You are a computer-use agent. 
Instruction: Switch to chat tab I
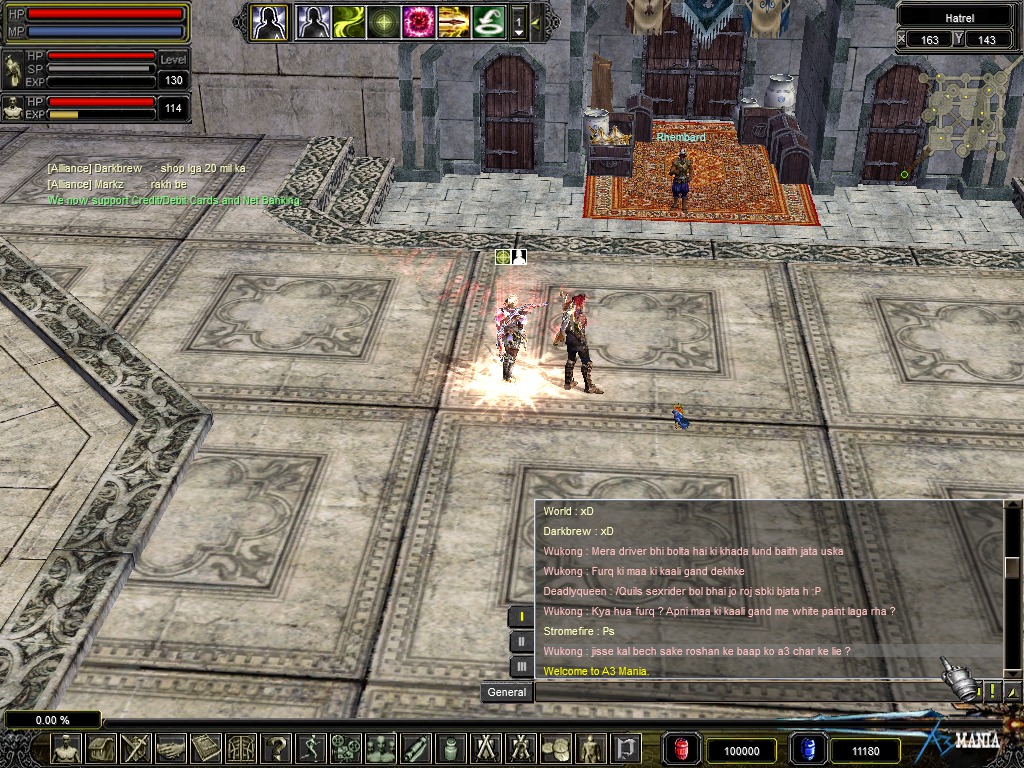pos(521,617)
